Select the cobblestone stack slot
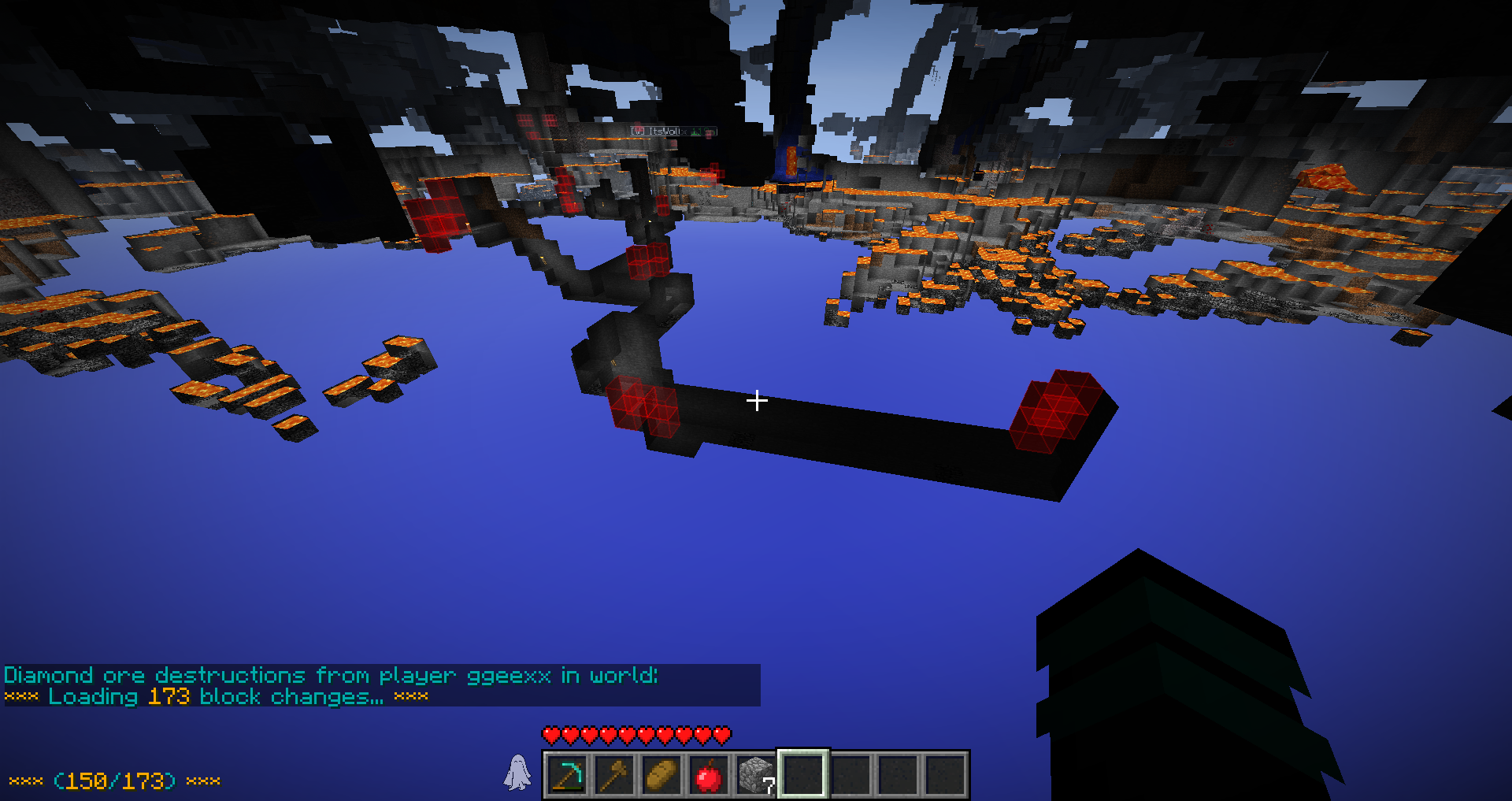1512x801 pixels. [756, 775]
